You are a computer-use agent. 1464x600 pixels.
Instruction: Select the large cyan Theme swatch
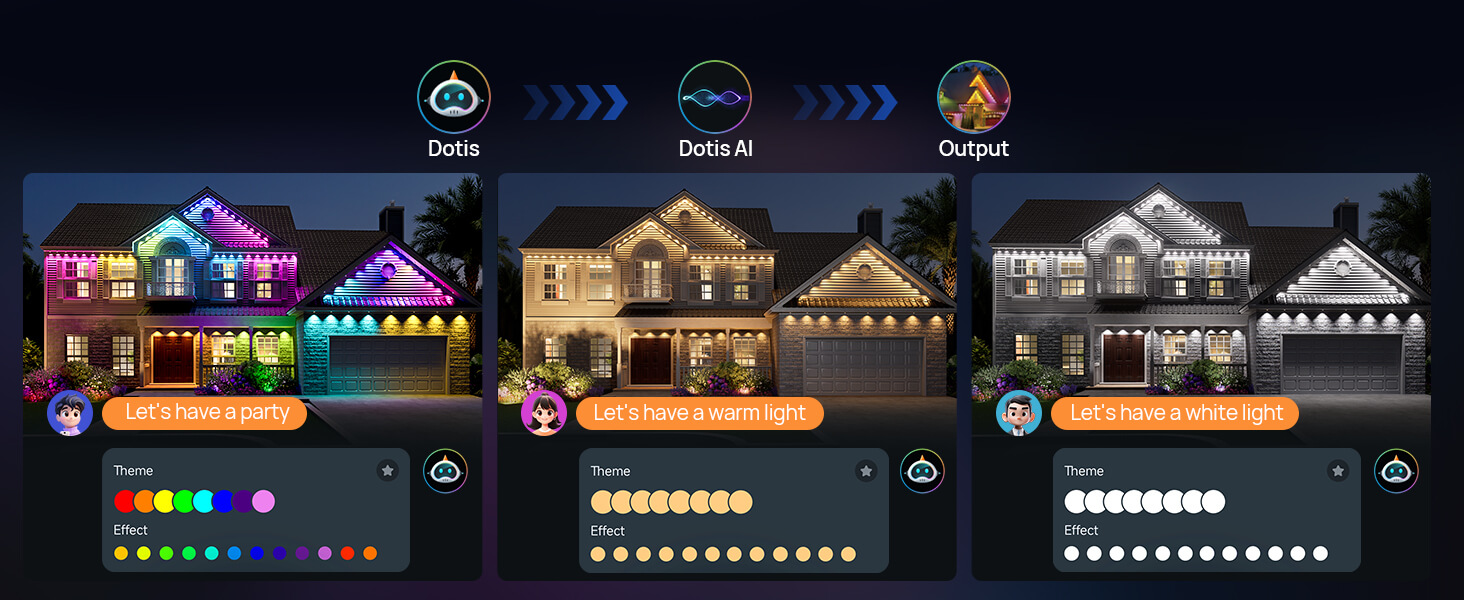coord(203,501)
